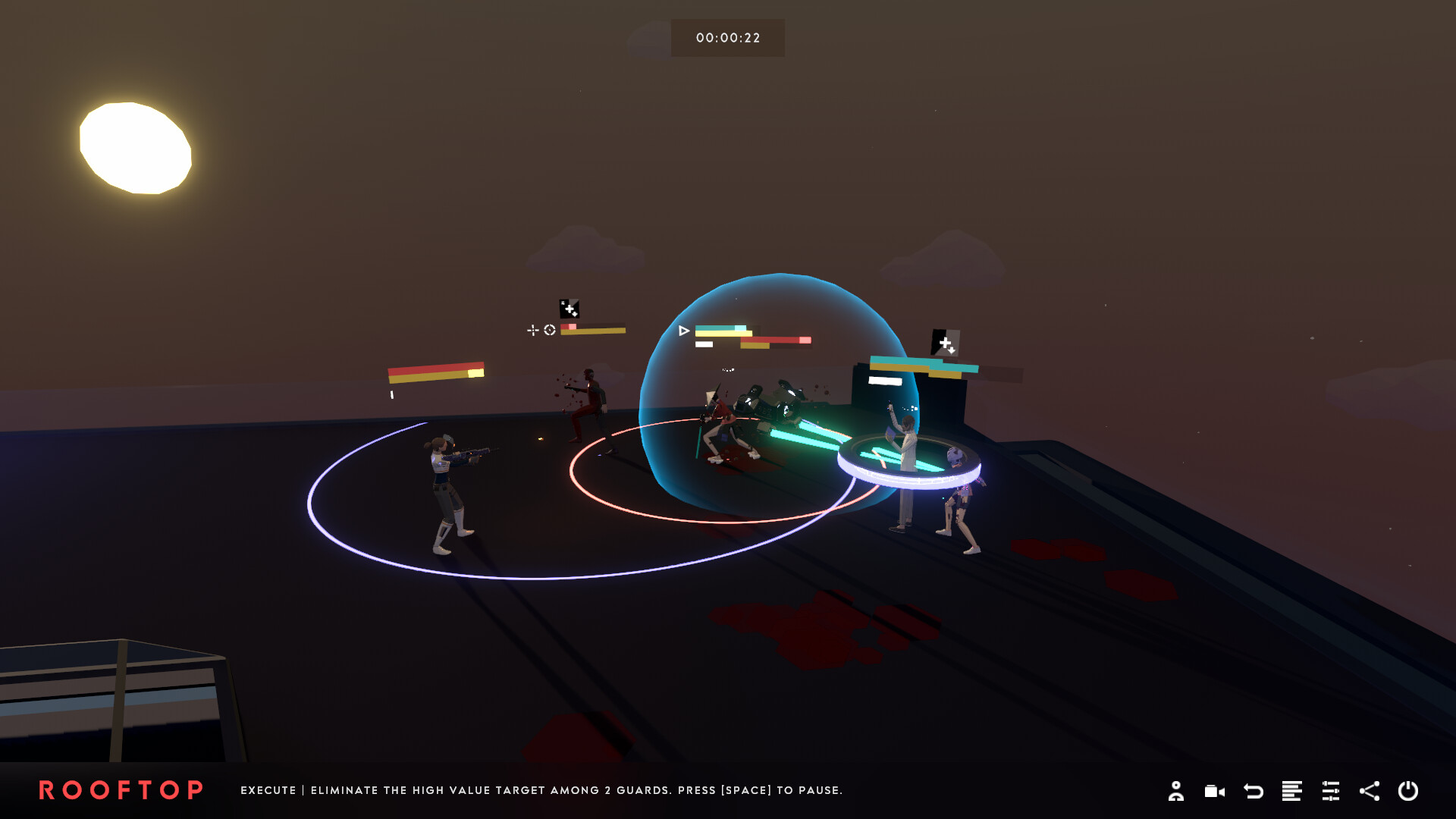
Task: Click the debuff square icon above the red guard
Action: [x=569, y=307]
